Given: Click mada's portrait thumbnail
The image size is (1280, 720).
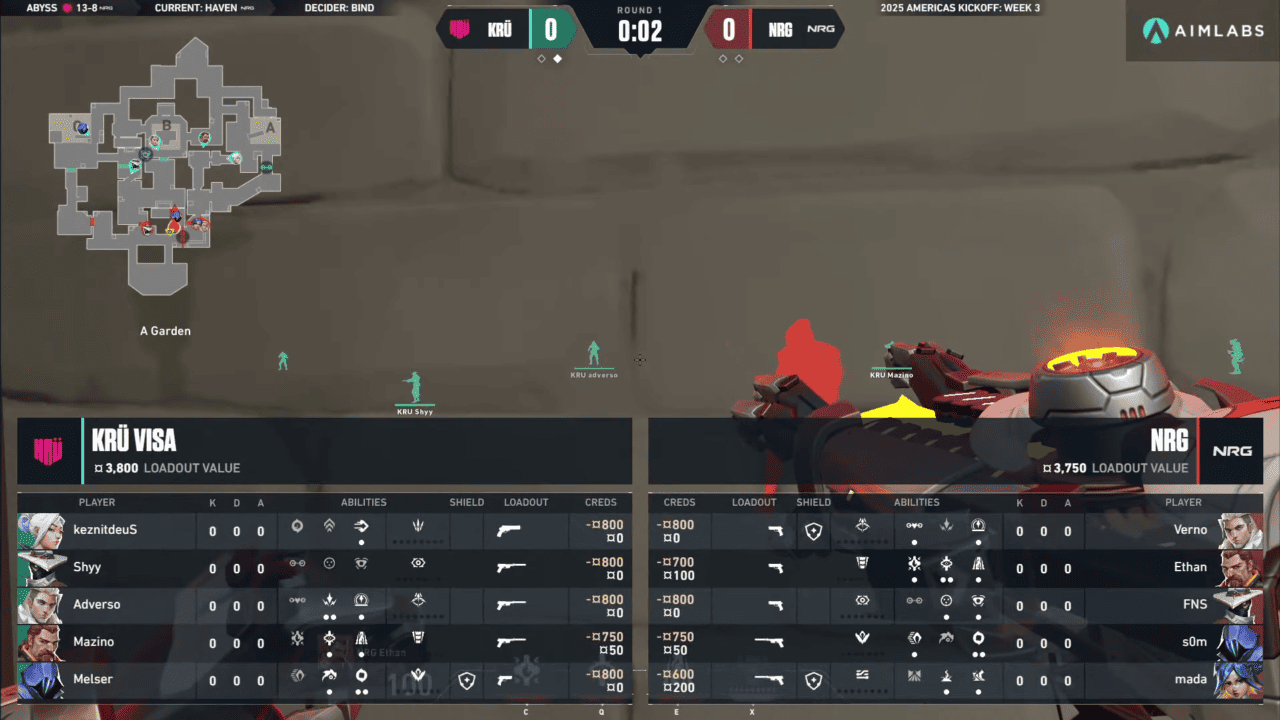Looking at the screenshot, I should [x=1239, y=680].
